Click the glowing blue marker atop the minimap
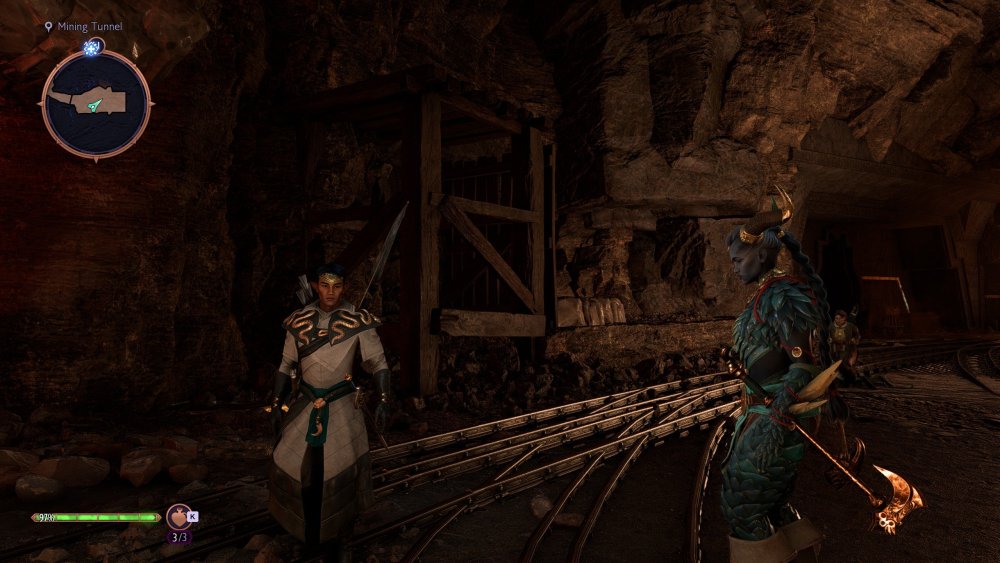 (94, 47)
